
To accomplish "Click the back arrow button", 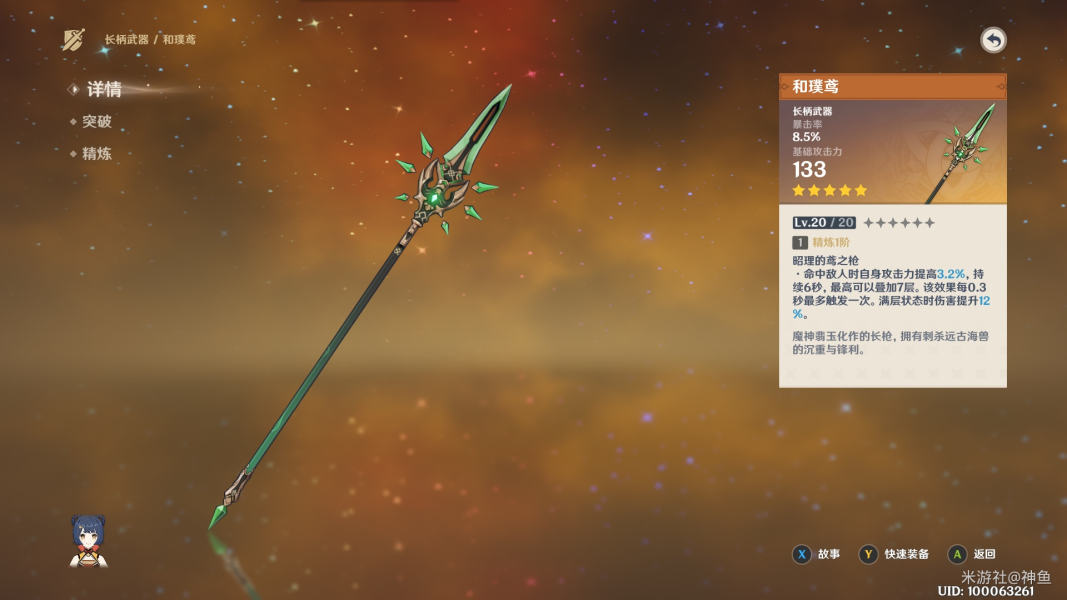I will (993, 40).
